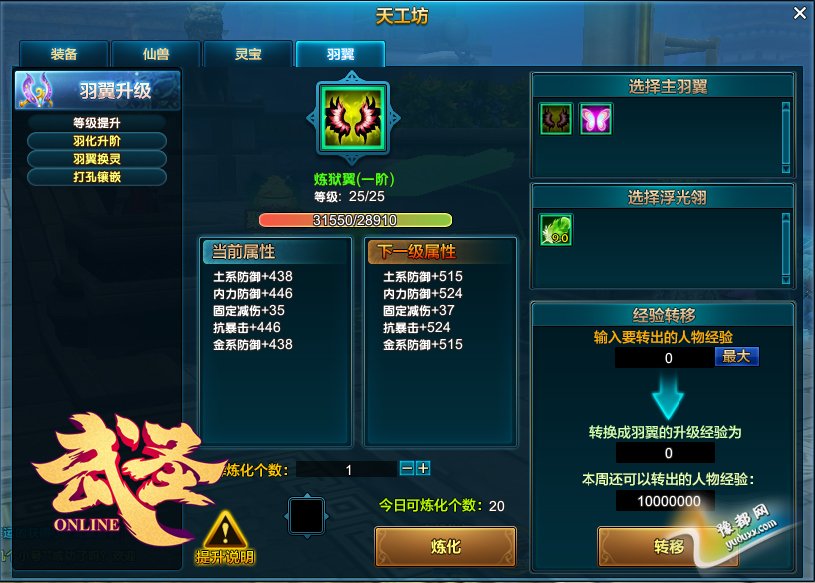Select 羽翼换灵 from the side menu
The image size is (815, 583).
point(97,159)
